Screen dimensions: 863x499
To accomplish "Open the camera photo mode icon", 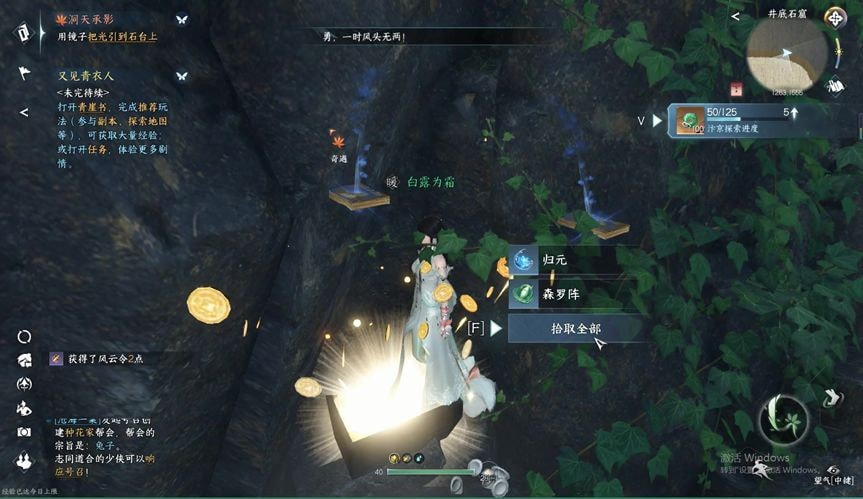I will pos(23,431).
